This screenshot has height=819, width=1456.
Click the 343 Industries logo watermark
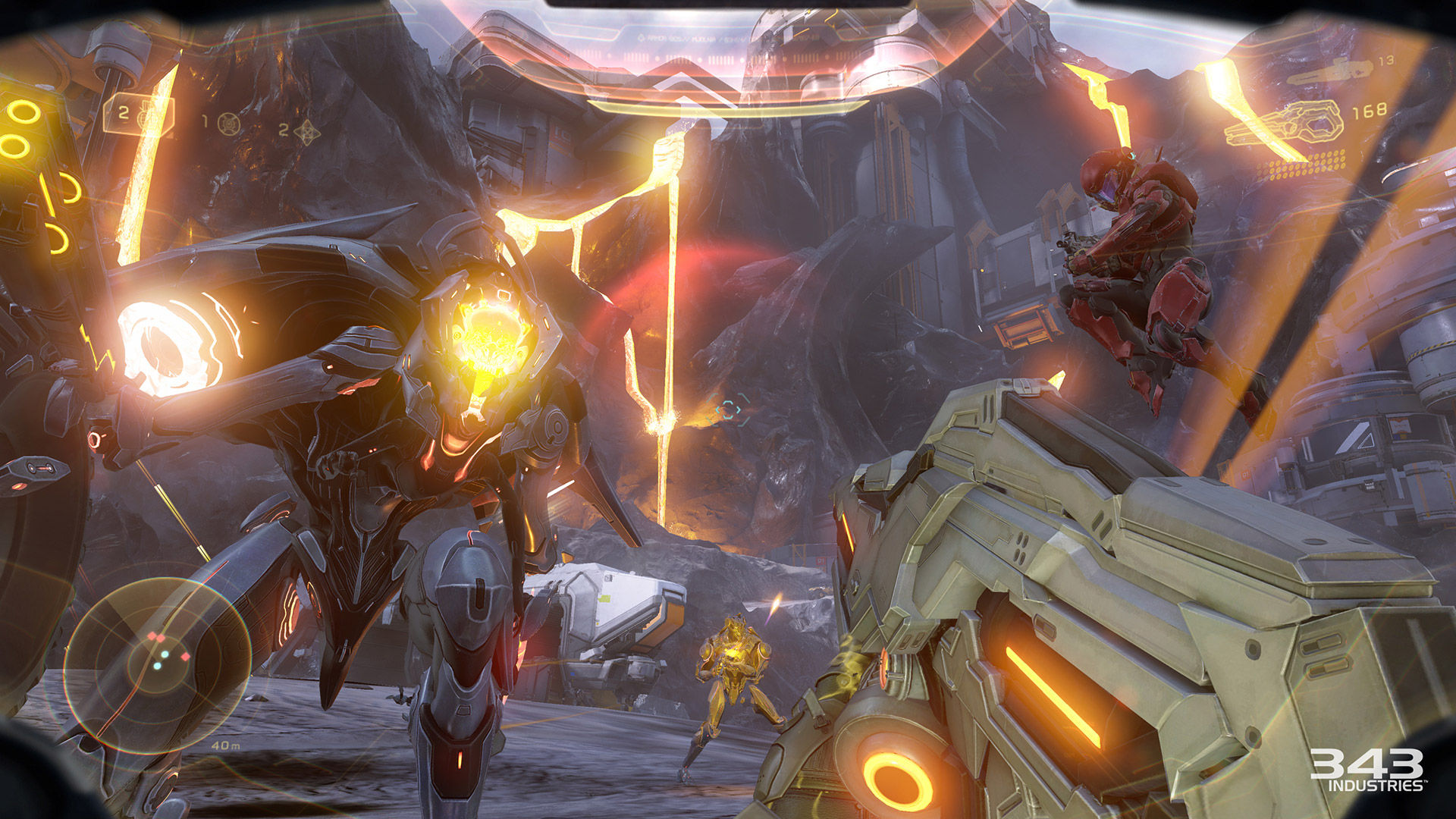pos(1367,770)
